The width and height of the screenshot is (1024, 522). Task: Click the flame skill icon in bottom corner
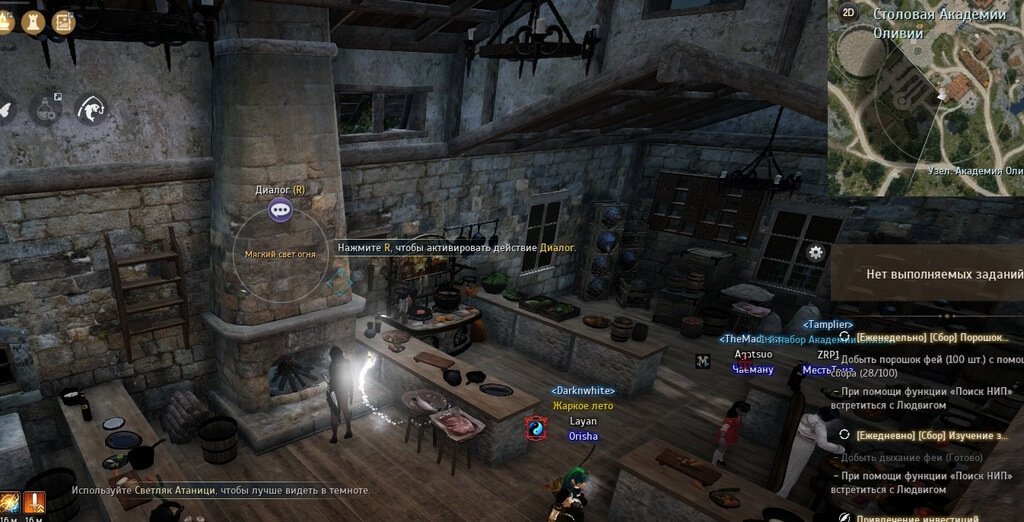coord(9,501)
